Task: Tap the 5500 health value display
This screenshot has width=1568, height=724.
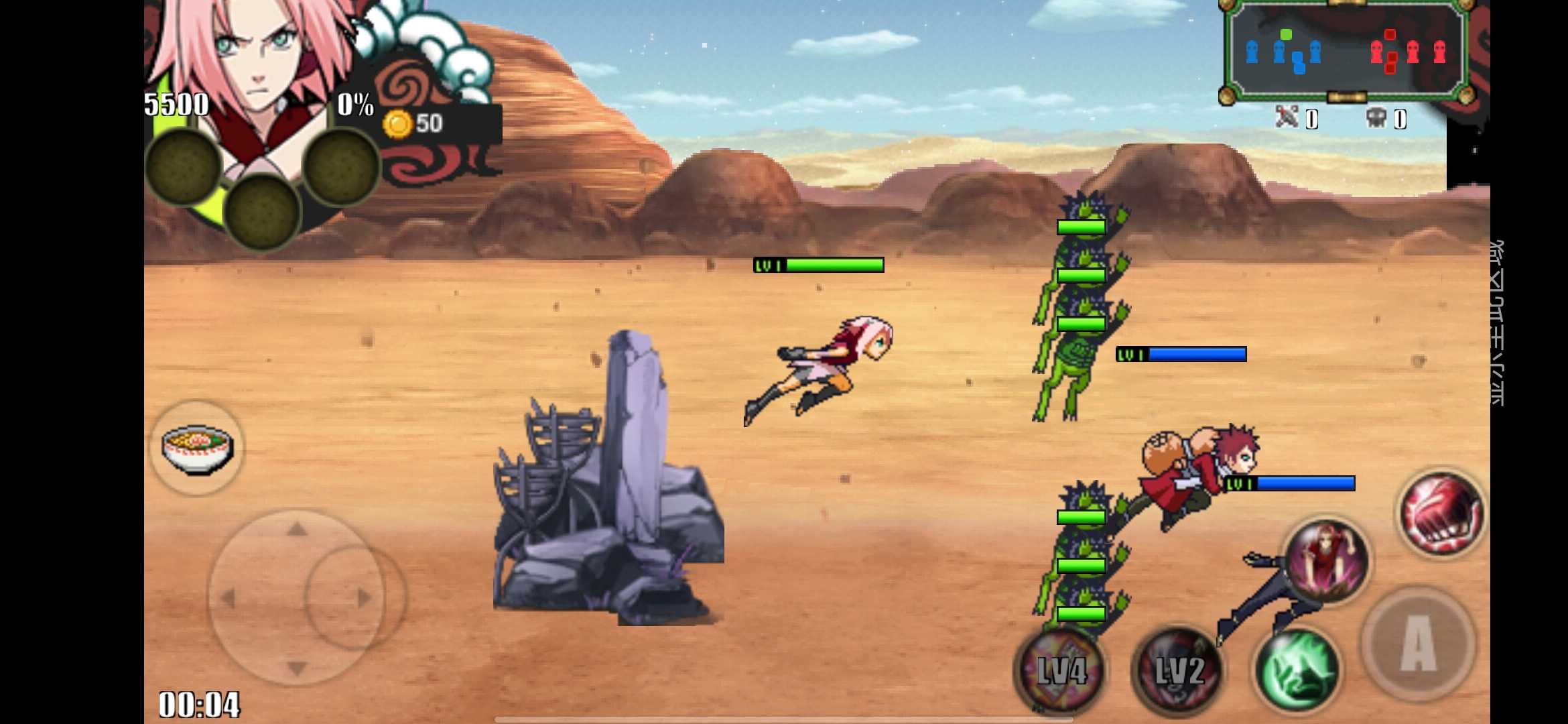Action: [178, 104]
